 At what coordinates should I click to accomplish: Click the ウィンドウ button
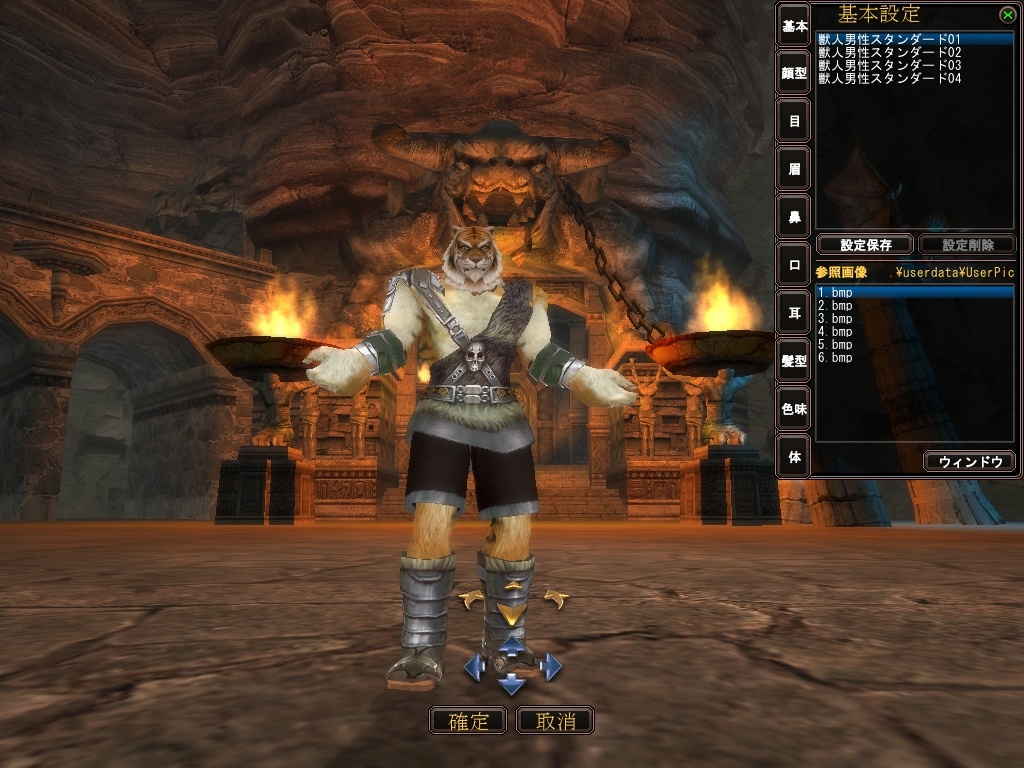(969, 461)
